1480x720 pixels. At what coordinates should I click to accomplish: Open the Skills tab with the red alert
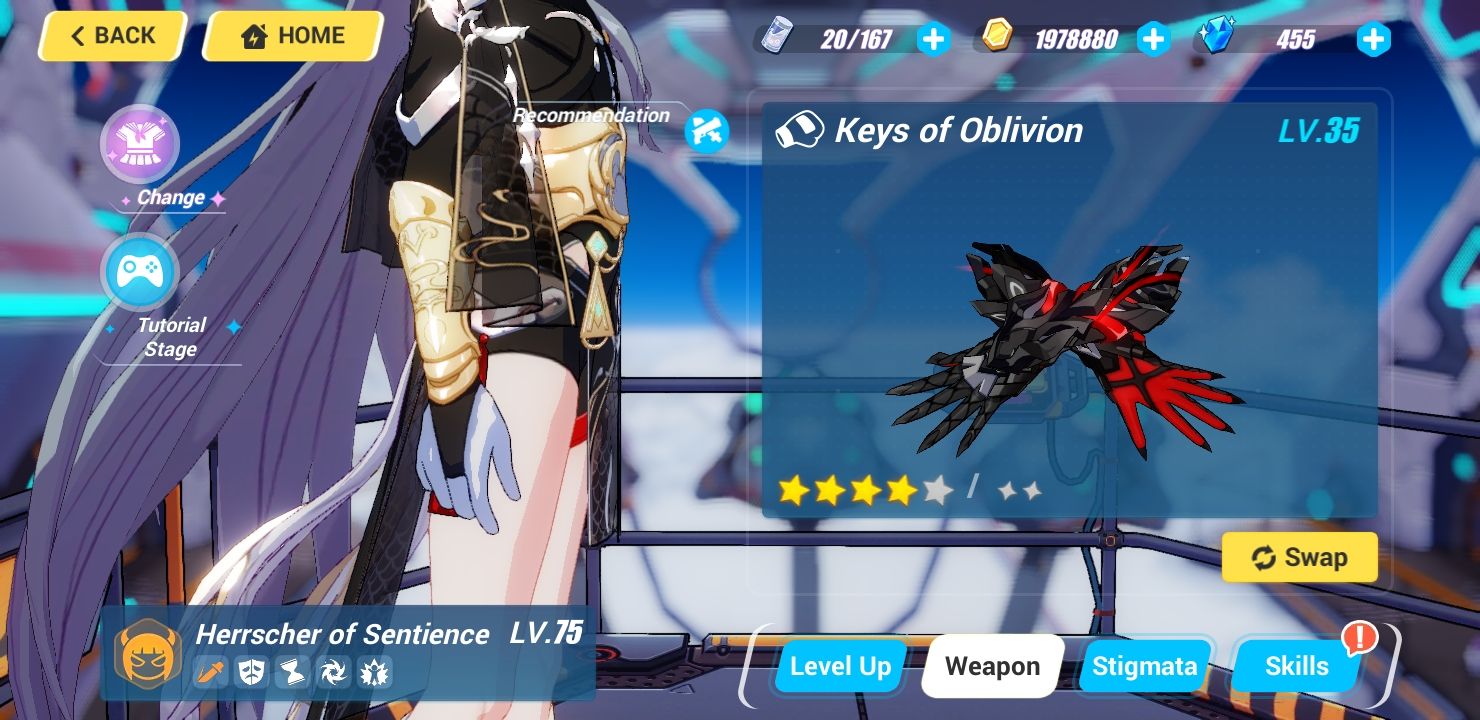pos(1295,665)
